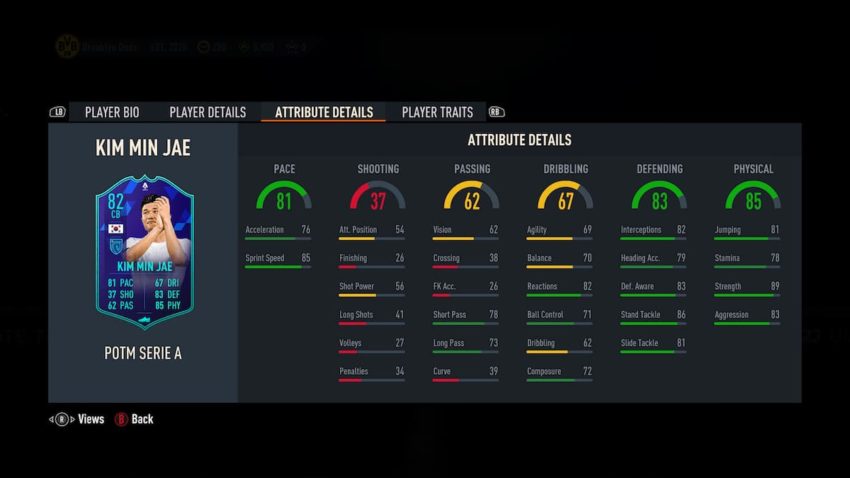Select the Attribute Details tab
Viewport: 850px width, 478px height.
pyautogui.click(x=323, y=112)
